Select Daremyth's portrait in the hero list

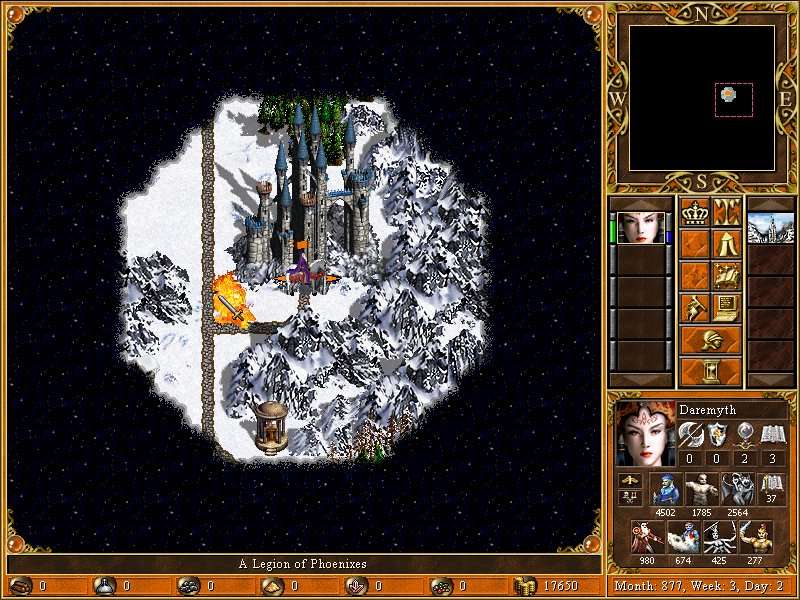click(x=640, y=228)
